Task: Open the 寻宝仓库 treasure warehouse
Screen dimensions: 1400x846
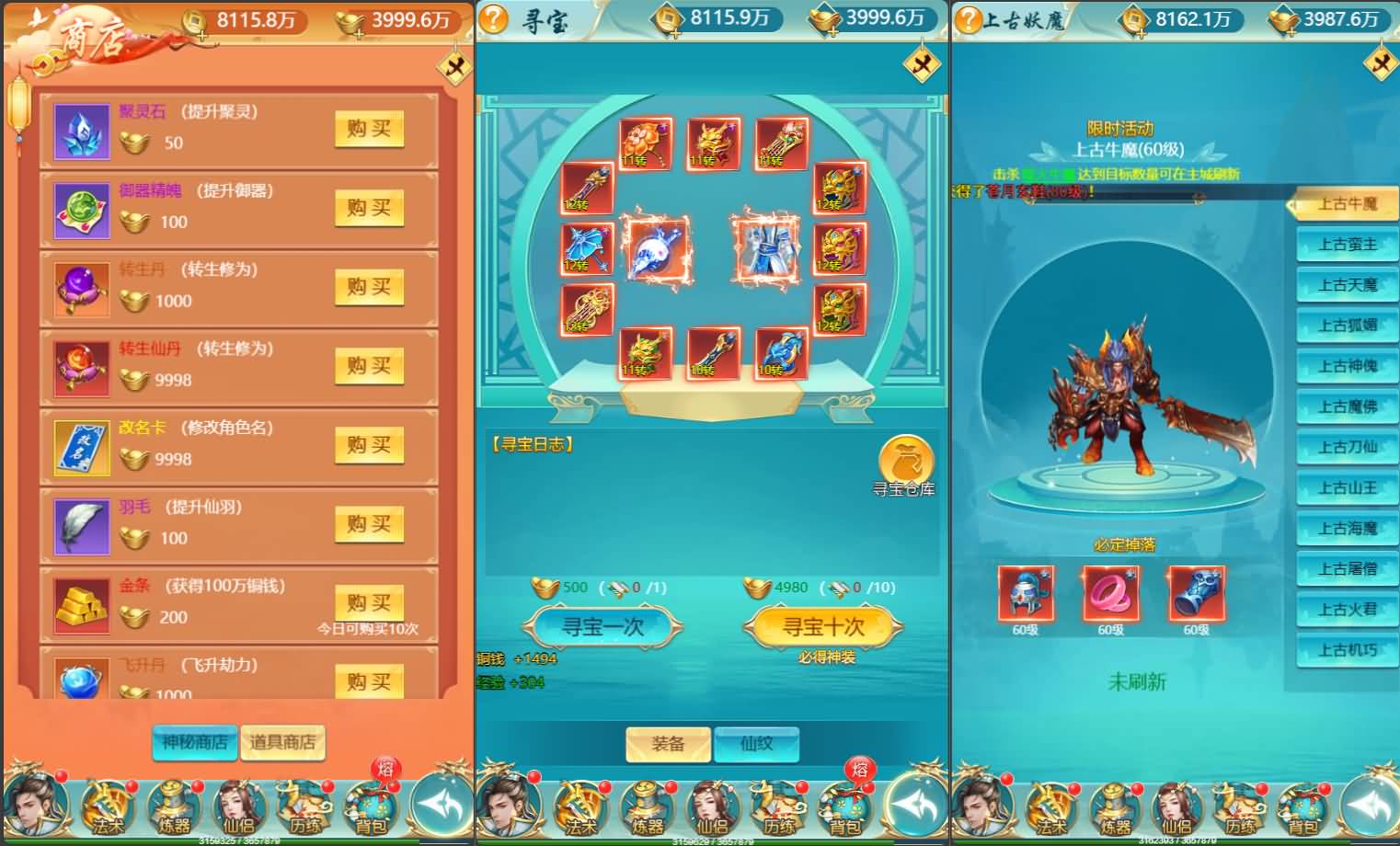Action: (x=905, y=460)
